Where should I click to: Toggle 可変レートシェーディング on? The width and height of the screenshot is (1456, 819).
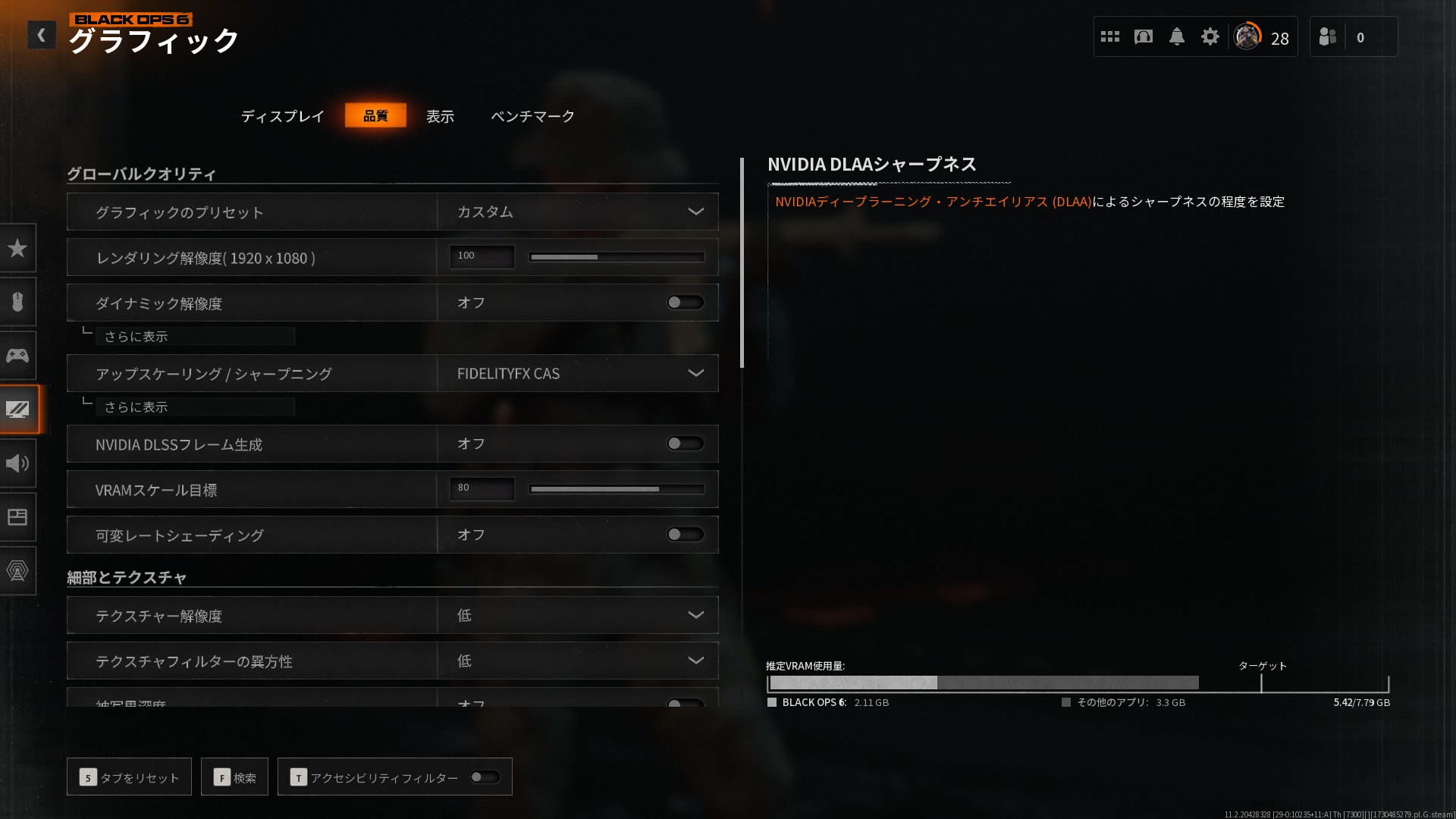(x=683, y=535)
